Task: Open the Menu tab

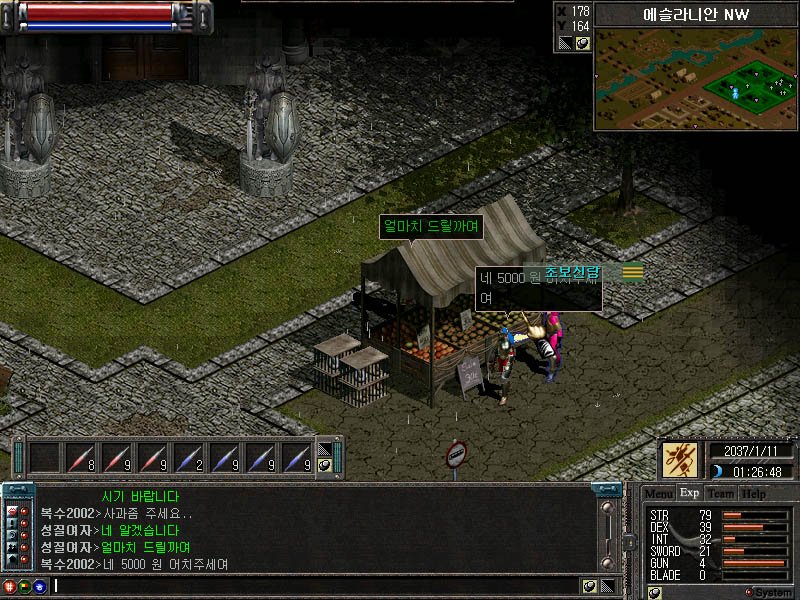Action: (x=658, y=493)
